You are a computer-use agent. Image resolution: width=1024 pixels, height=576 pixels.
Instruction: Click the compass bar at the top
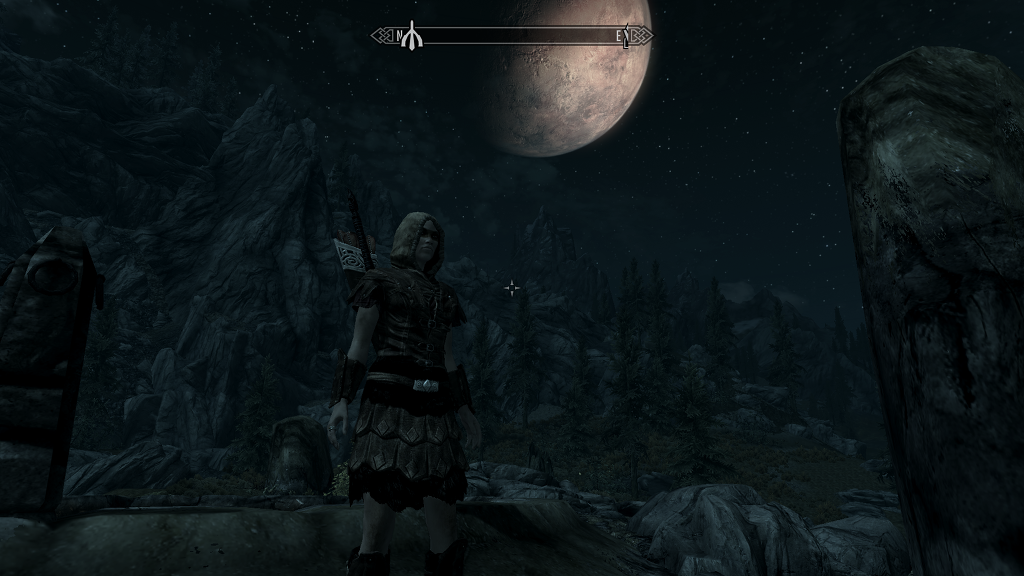[512, 36]
